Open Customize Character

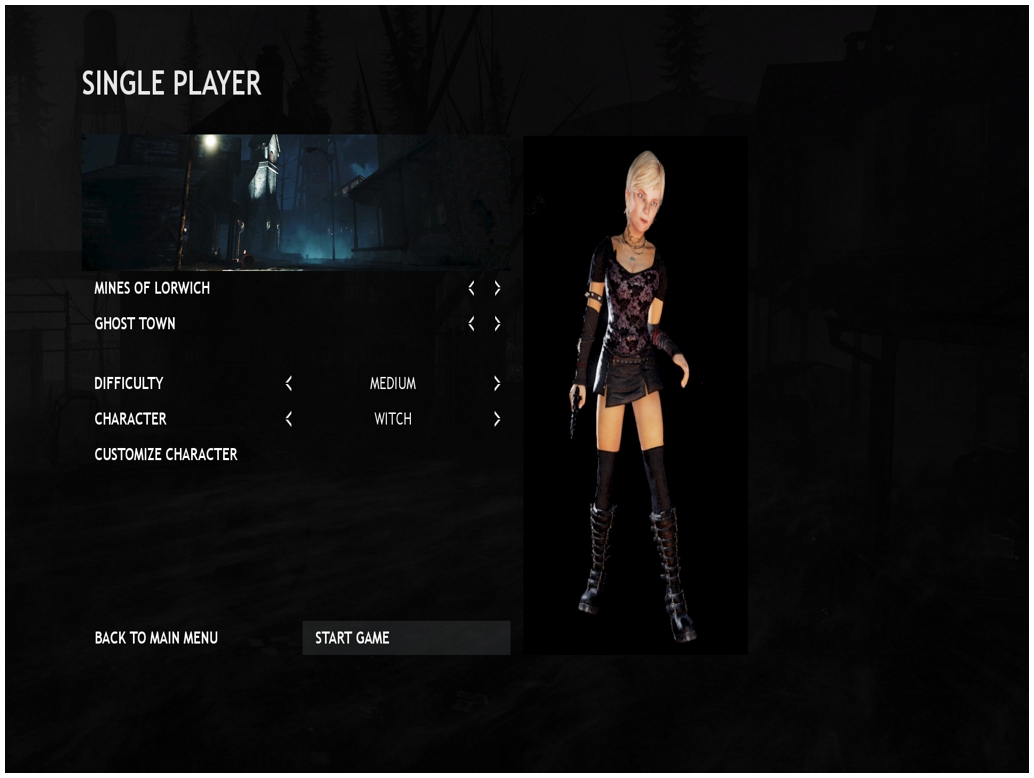pyautogui.click(x=166, y=454)
